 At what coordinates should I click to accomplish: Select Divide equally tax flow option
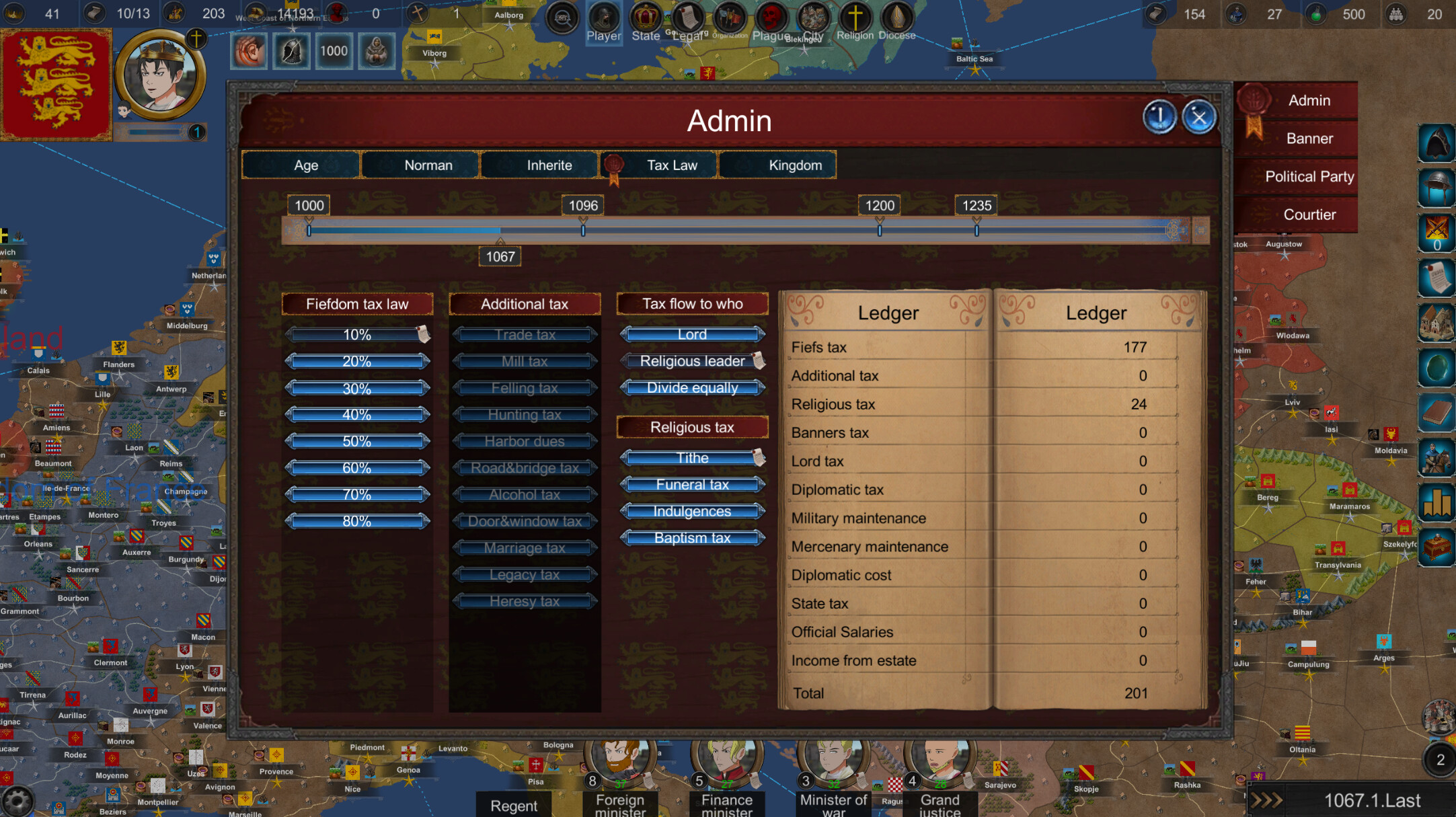692,387
